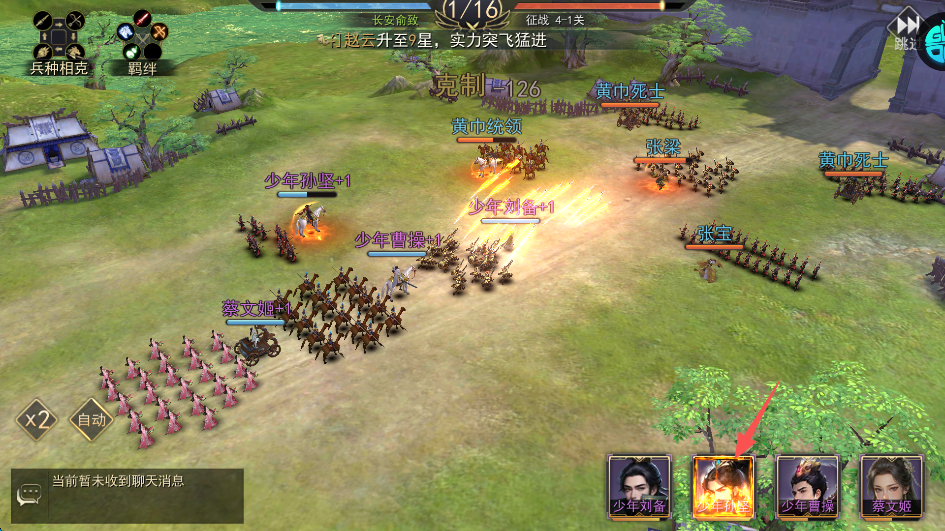The width and height of the screenshot is (945, 531).
Task: Select the 少年刘备 hero portrait
Action: coord(639,486)
